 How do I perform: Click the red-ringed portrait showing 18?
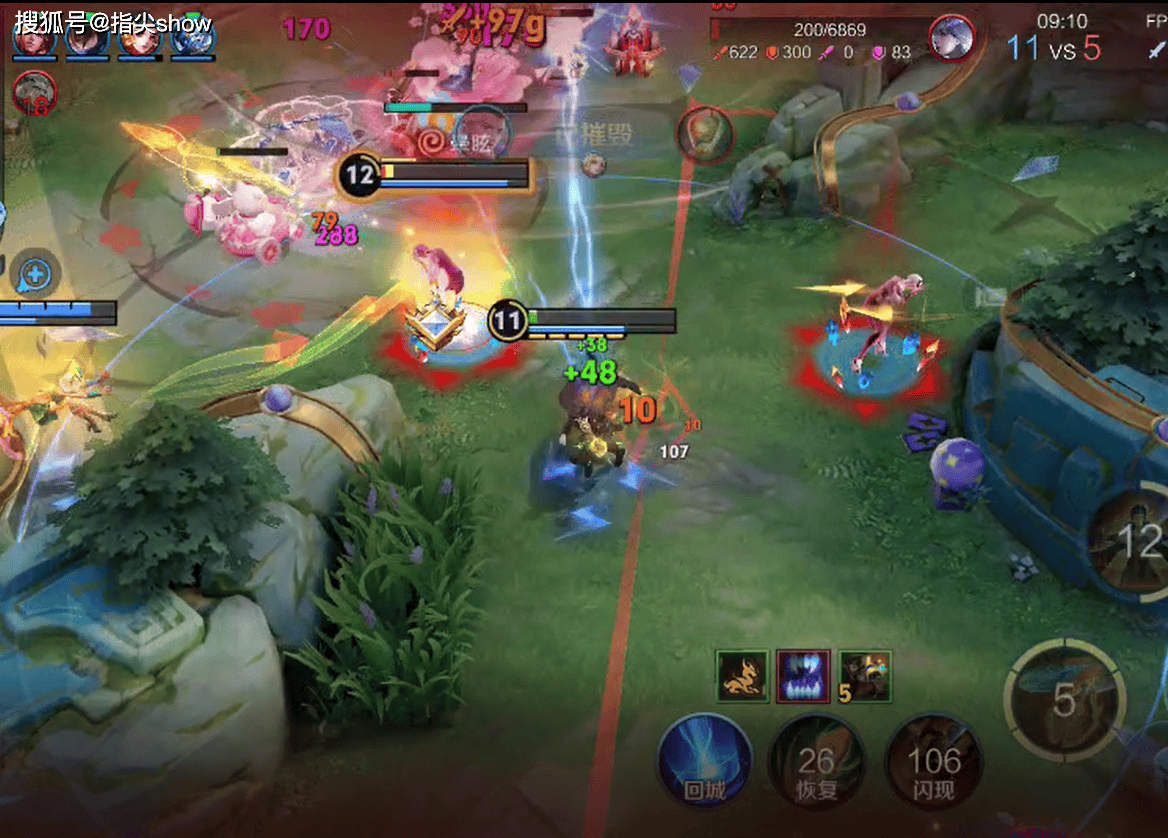click(x=35, y=93)
